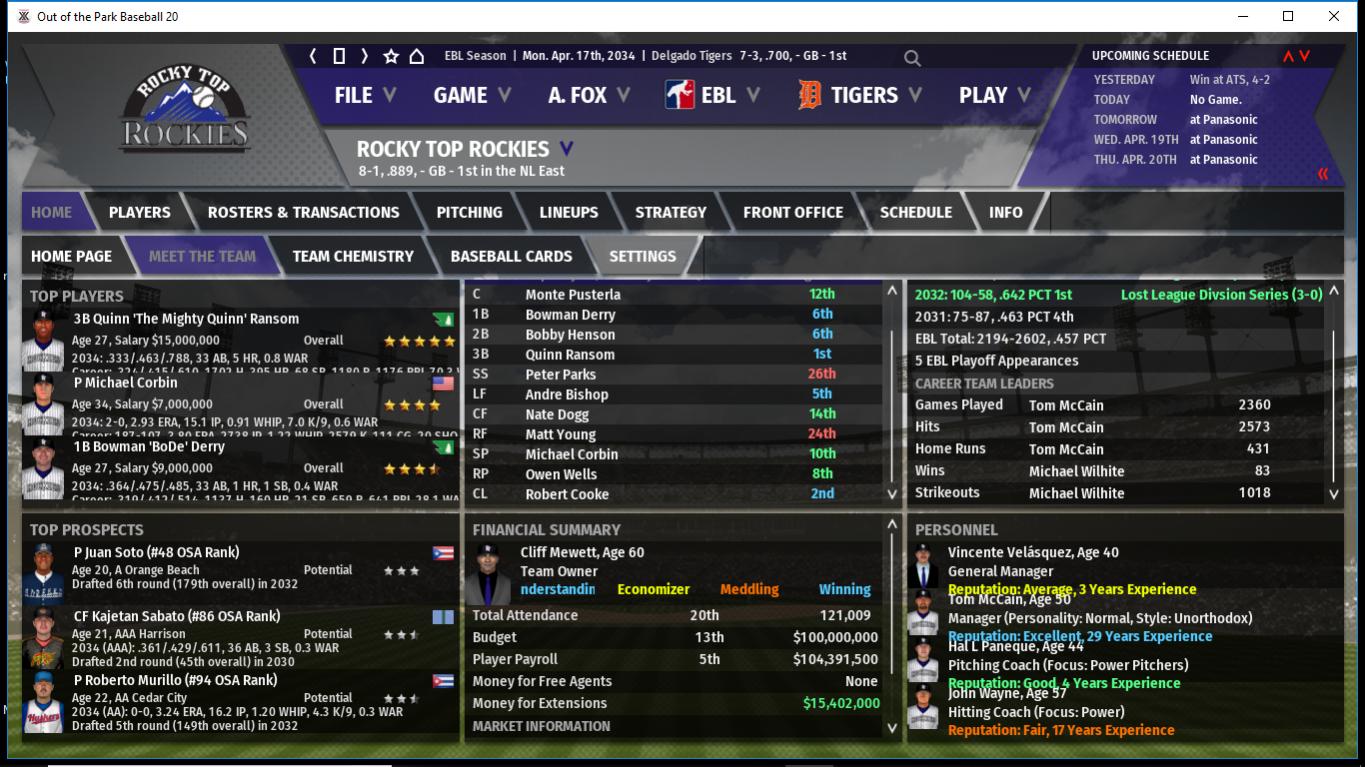Open the home page SETTINGS subtab
This screenshot has width=1365, height=767.
coord(642,256)
